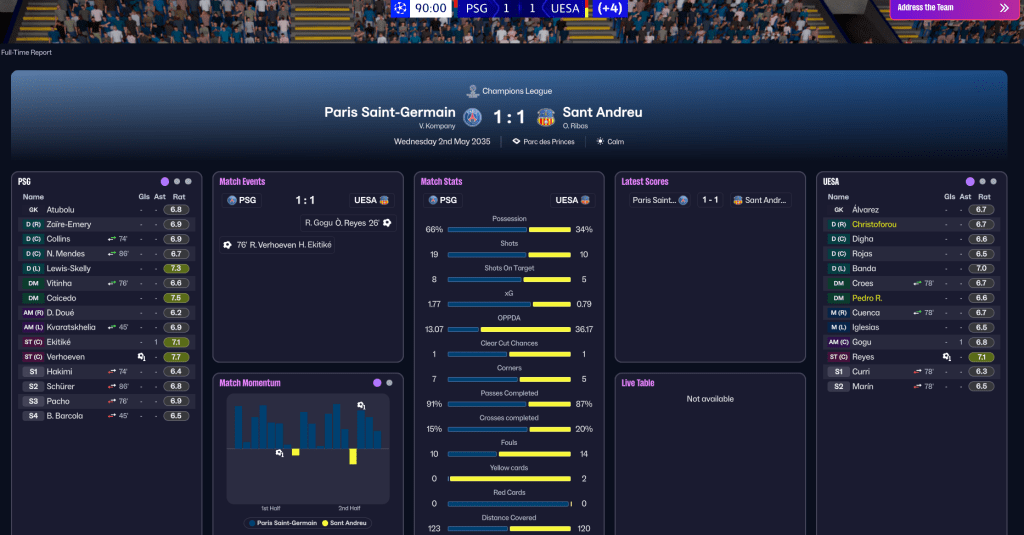This screenshot has height=535, width=1024.
Task: Open the Live Table panel heading
Action: coord(638,383)
